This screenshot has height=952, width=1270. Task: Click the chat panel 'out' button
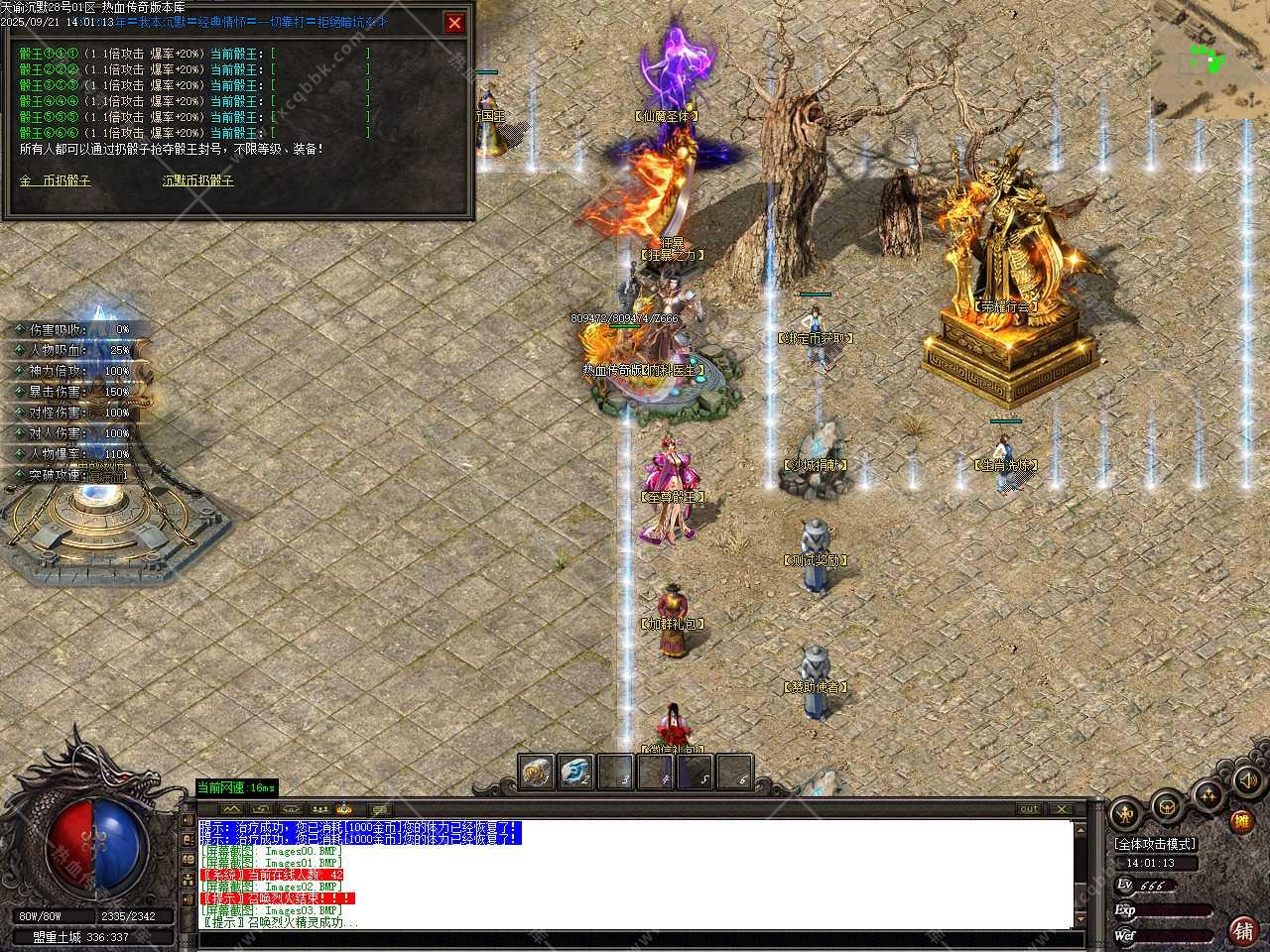point(1030,809)
